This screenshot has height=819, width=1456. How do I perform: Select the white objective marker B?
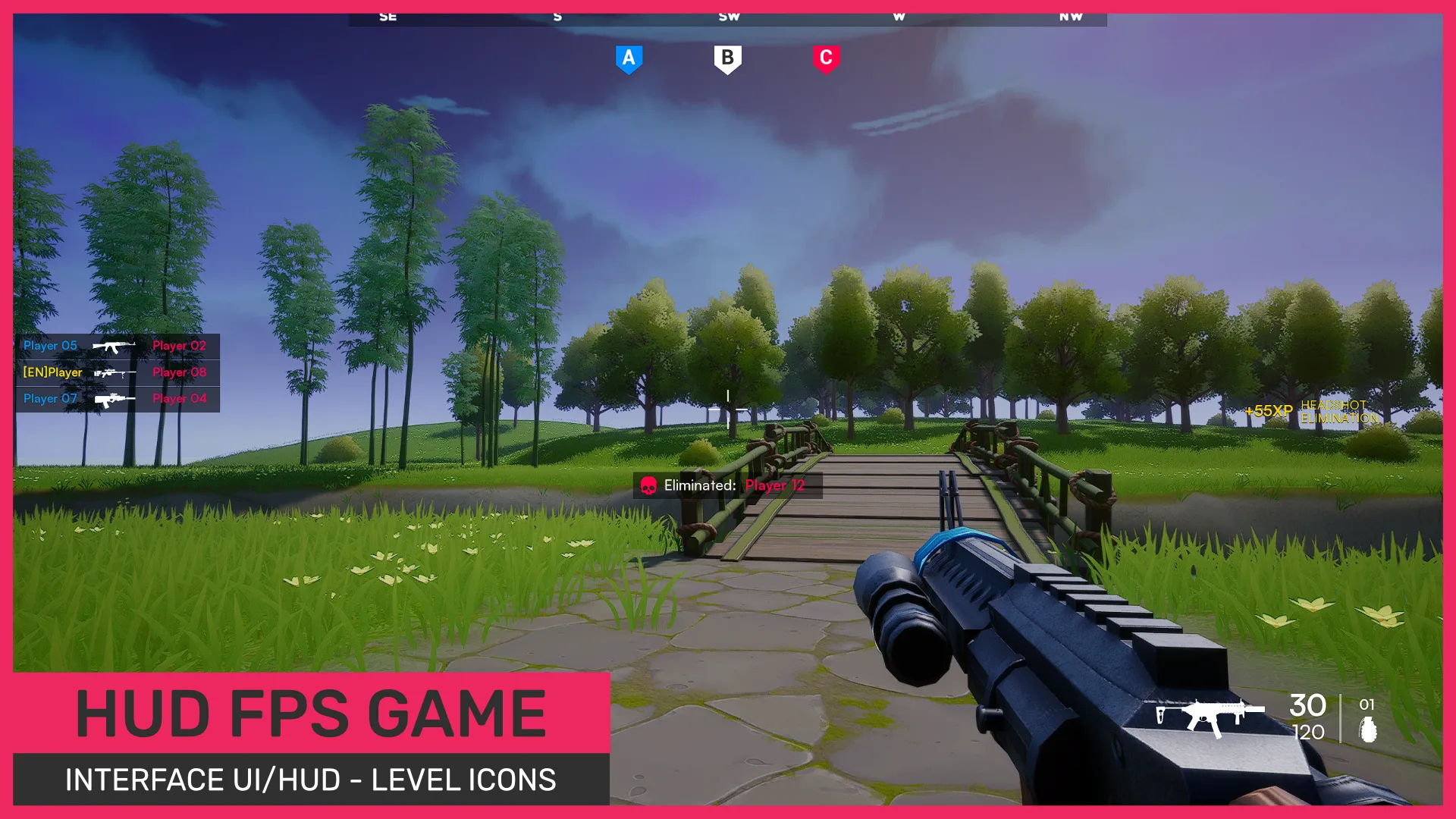pyautogui.click(x=727, y=58)
